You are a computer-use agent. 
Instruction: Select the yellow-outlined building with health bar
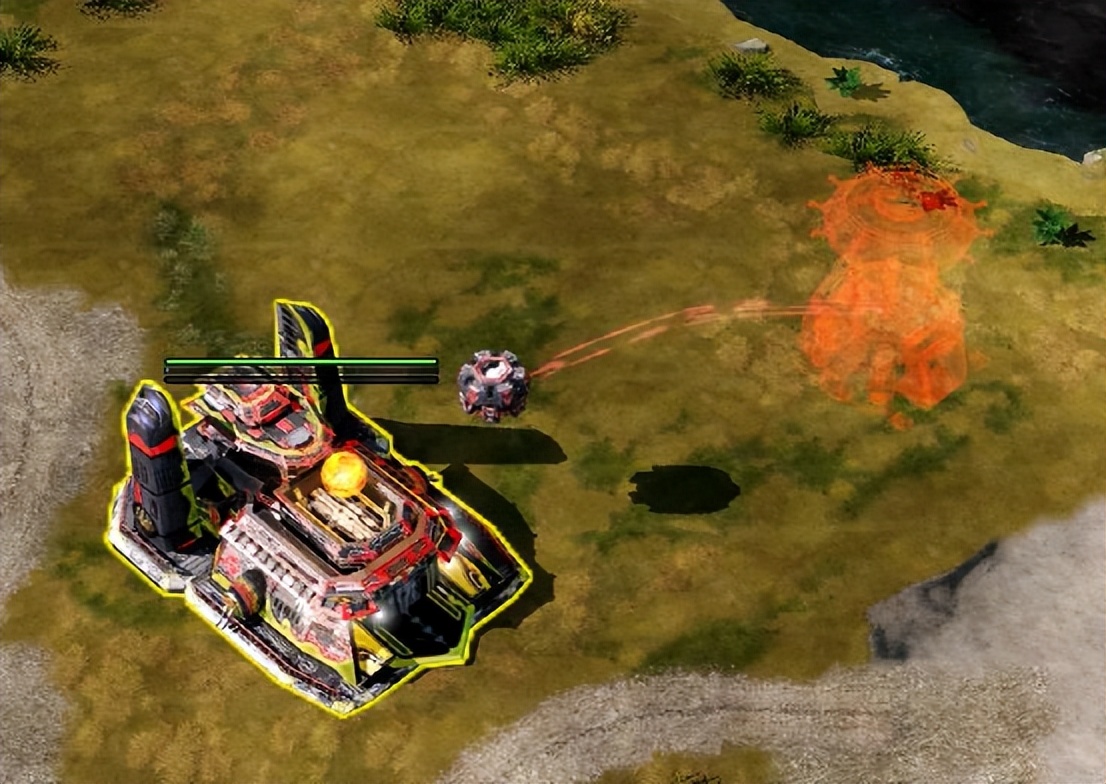click(x=320, y=530)
